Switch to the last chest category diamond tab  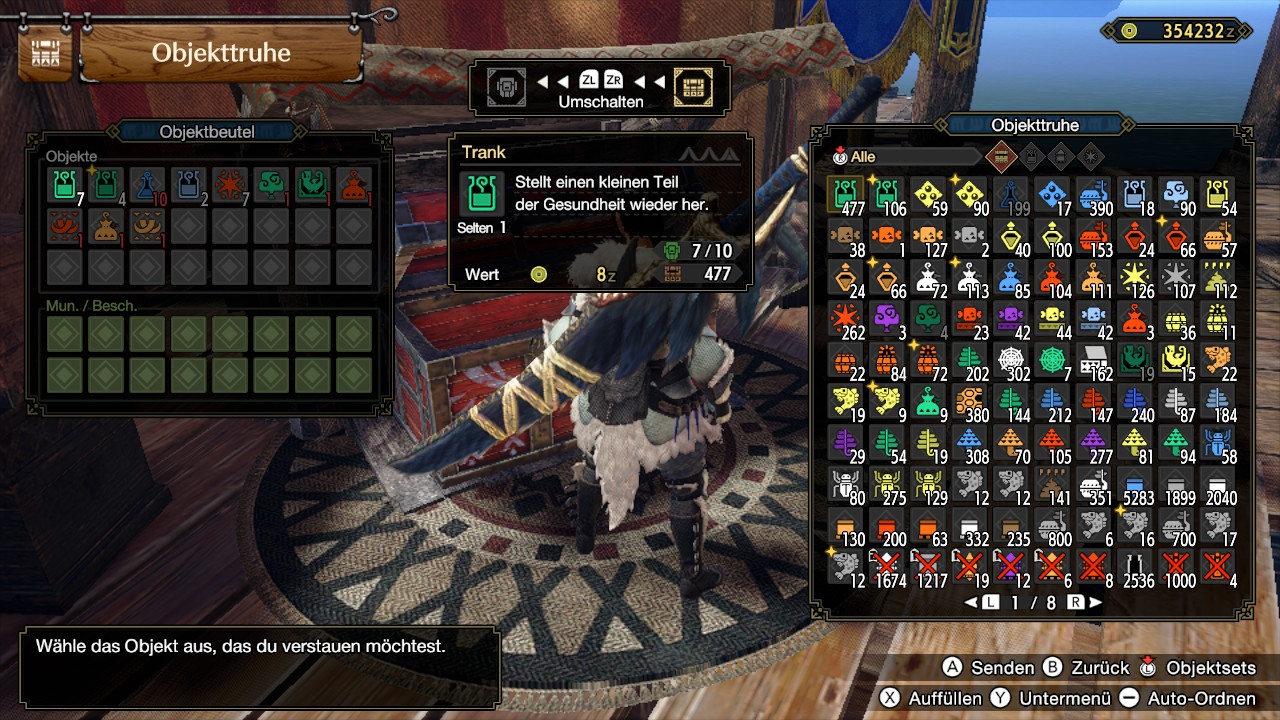pos(1090,156)
